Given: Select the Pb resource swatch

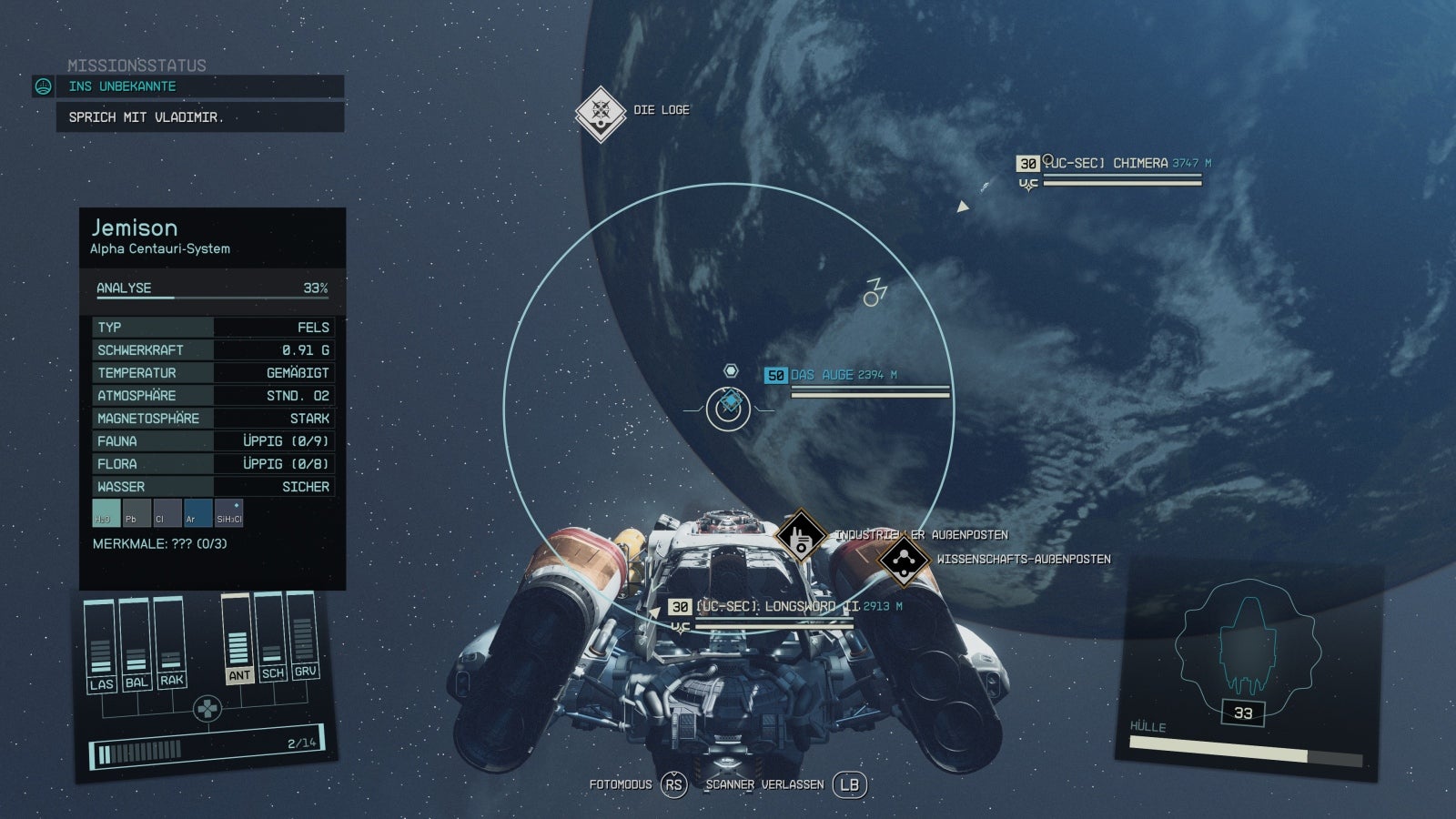Looking at the screenshot, I should (136, 513).
